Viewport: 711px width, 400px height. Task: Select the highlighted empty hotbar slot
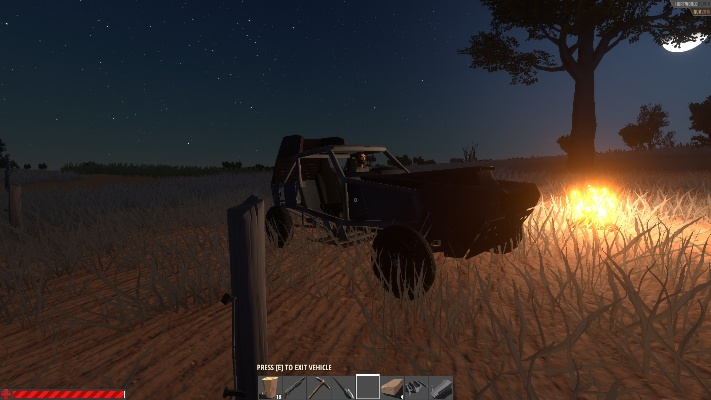[368, 387]
